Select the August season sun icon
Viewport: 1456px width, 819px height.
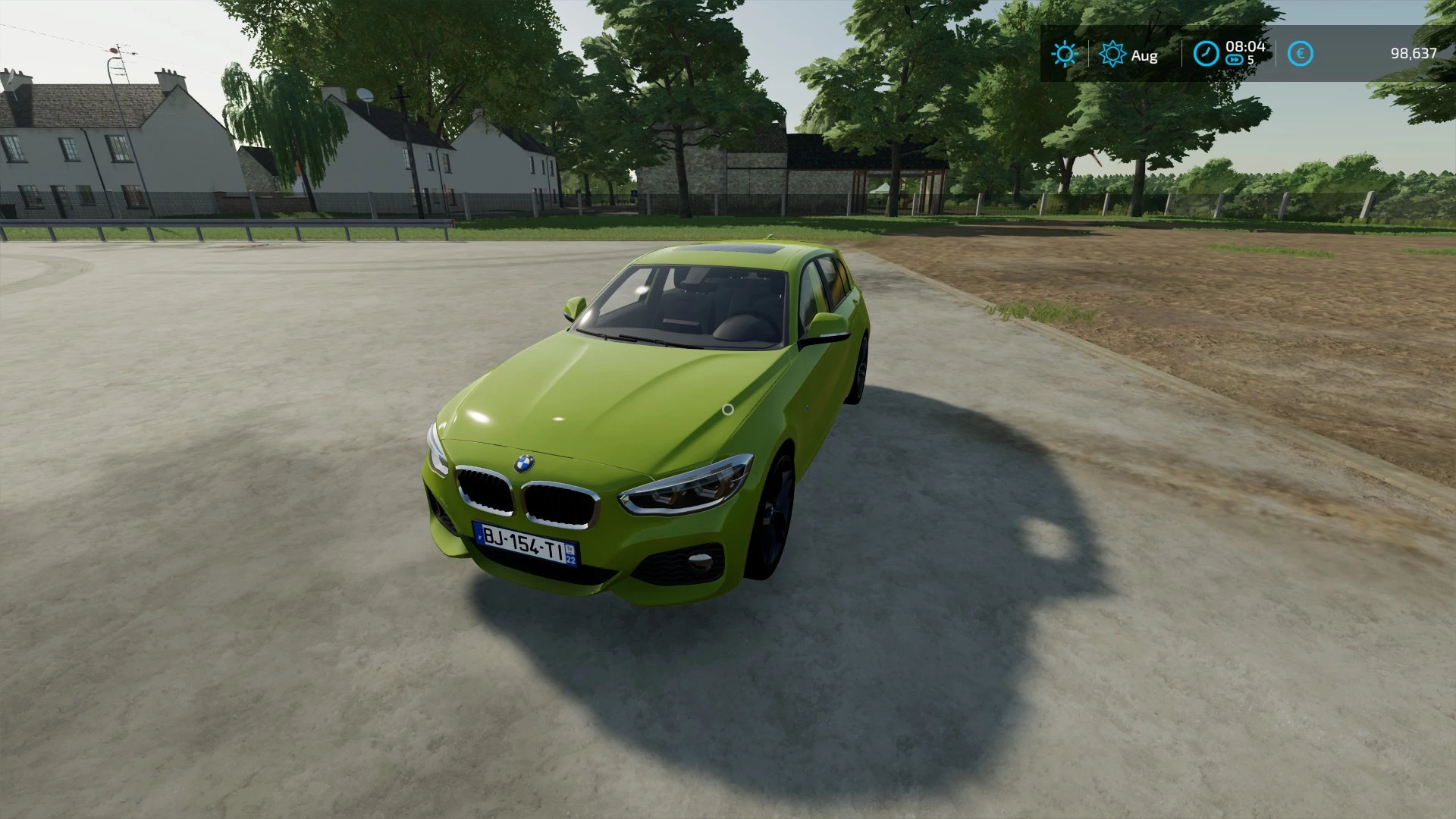click(1112, 54)
